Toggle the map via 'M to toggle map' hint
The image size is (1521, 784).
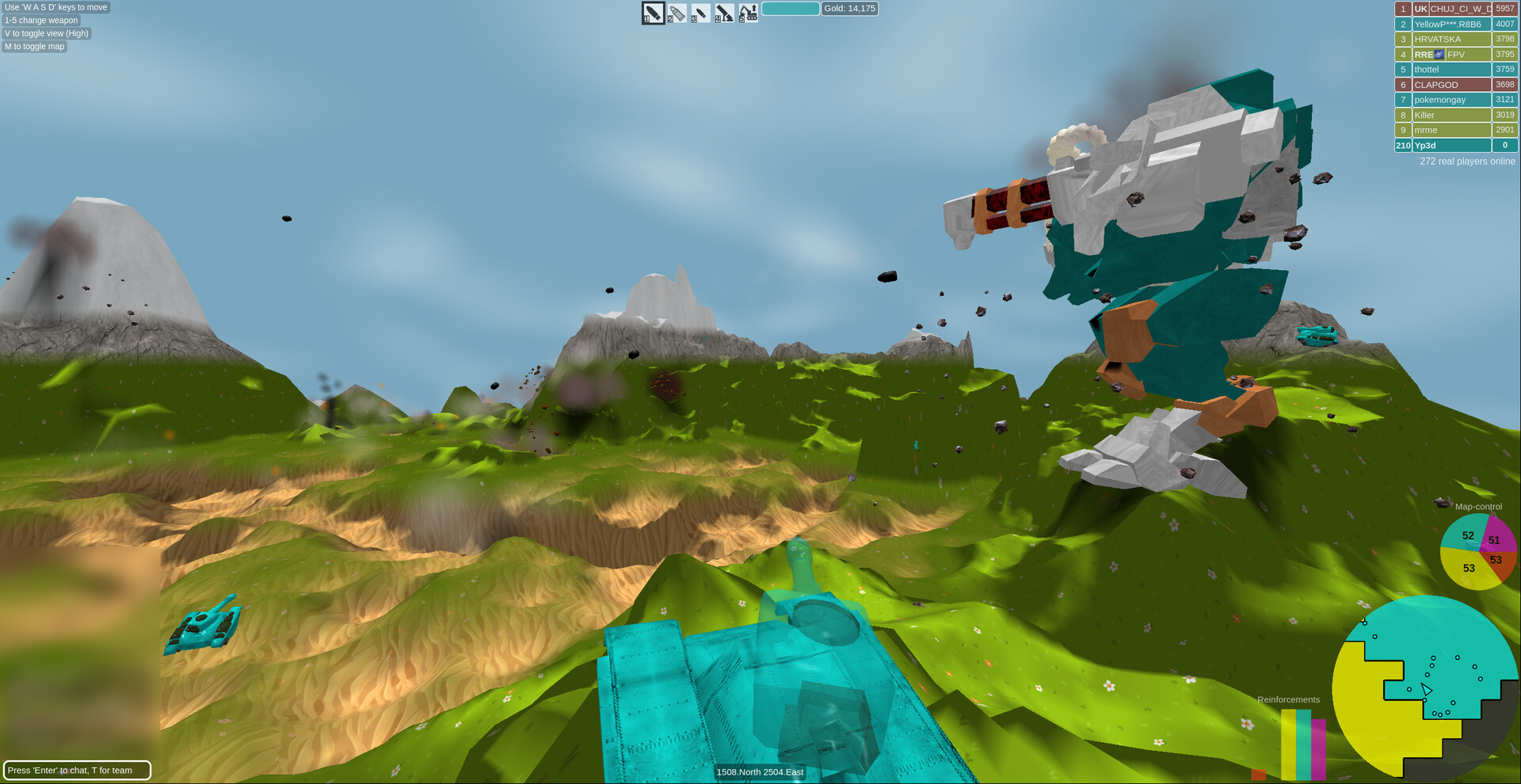coord(34,46)
